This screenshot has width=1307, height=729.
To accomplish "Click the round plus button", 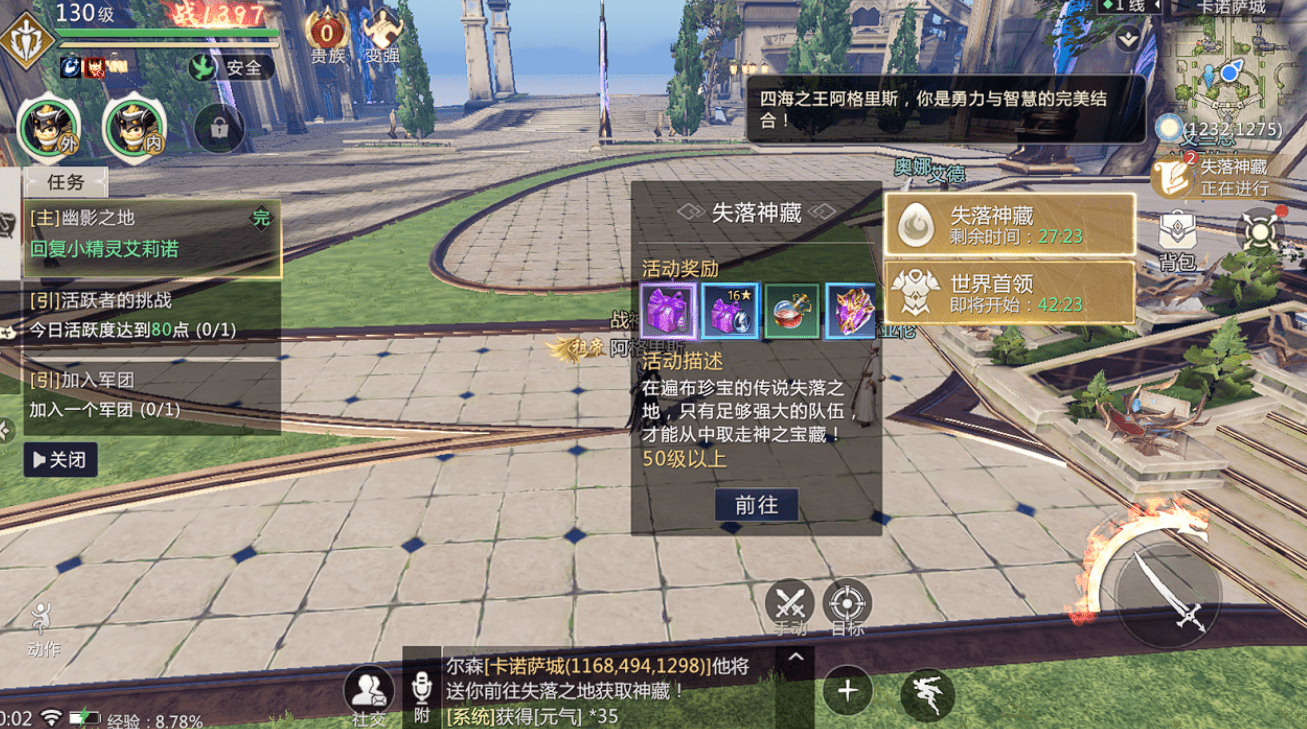I will point(847,691).
